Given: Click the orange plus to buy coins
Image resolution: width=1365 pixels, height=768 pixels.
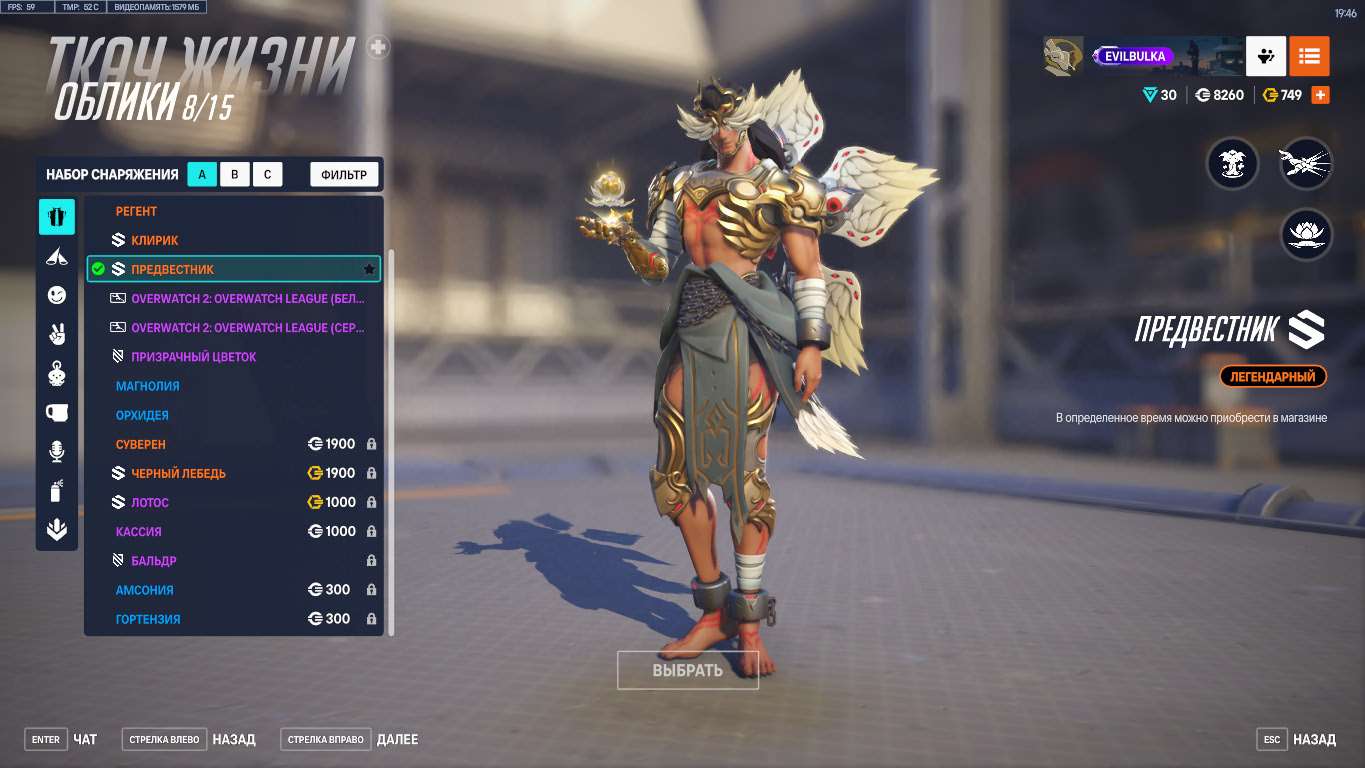Looking at the screenshot, I should 1318,94.
